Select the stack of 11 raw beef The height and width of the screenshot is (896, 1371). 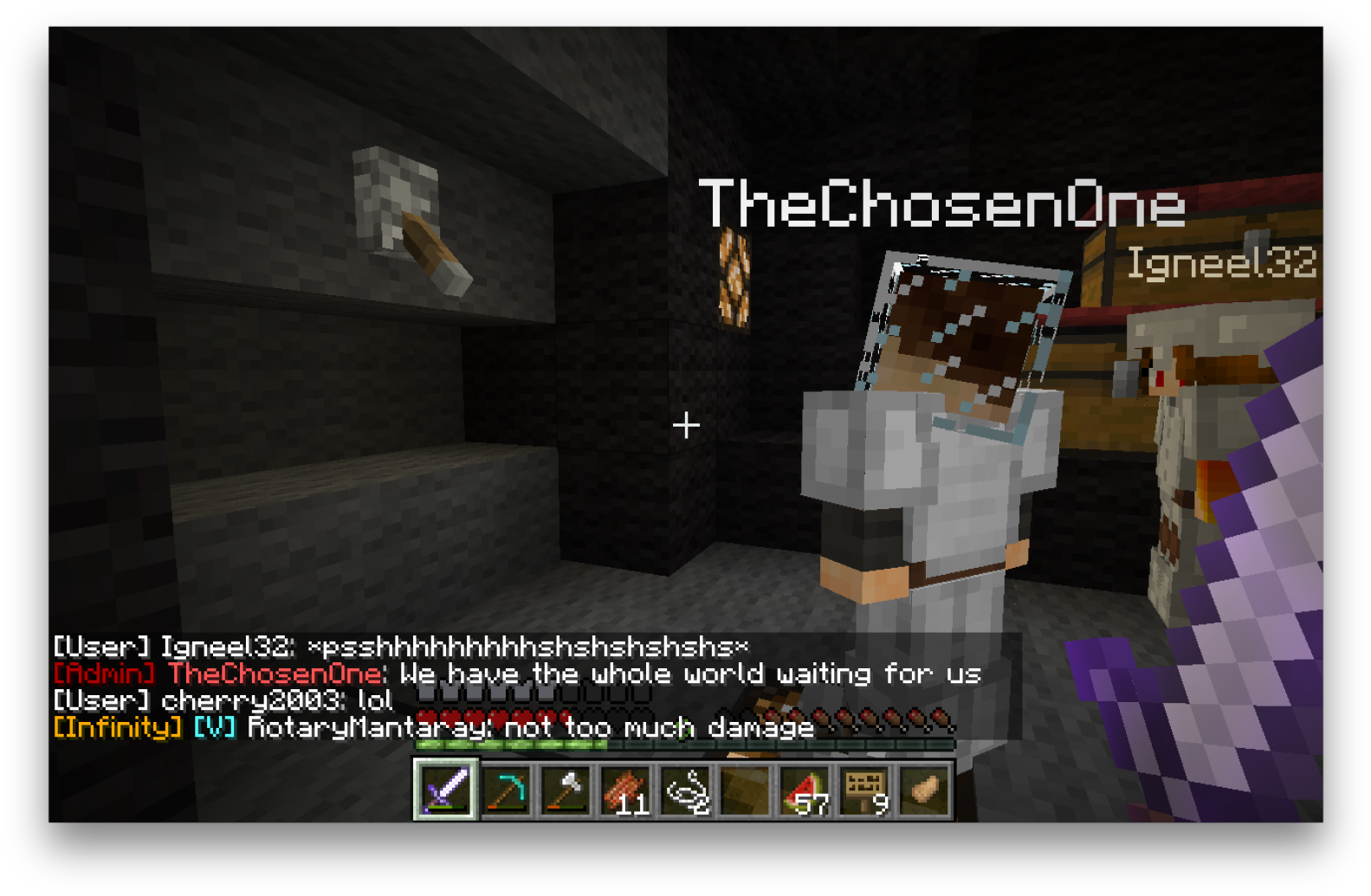tap(624, 790)
